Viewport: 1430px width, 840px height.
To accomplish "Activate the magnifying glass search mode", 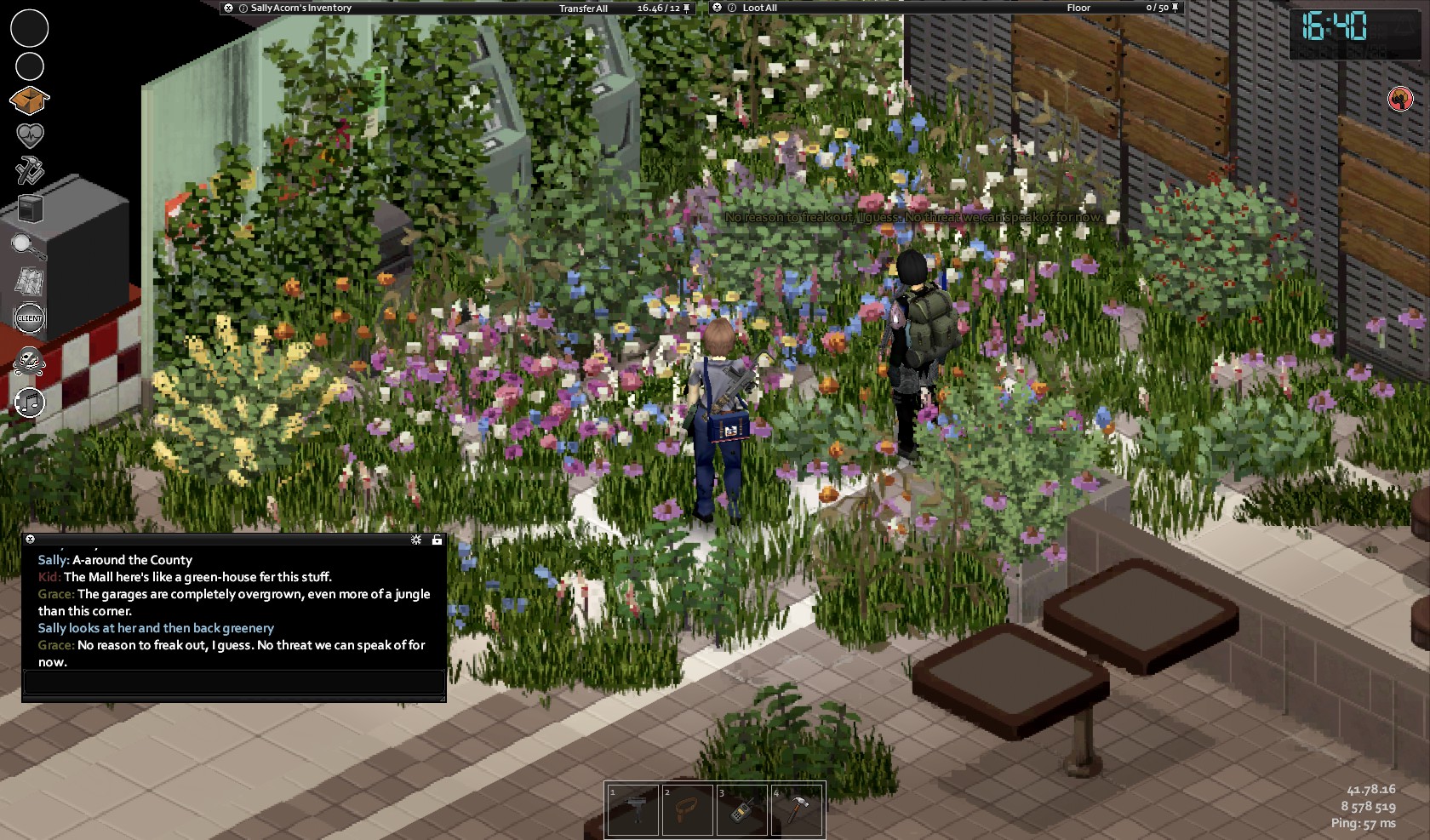I will coord(29,246).
